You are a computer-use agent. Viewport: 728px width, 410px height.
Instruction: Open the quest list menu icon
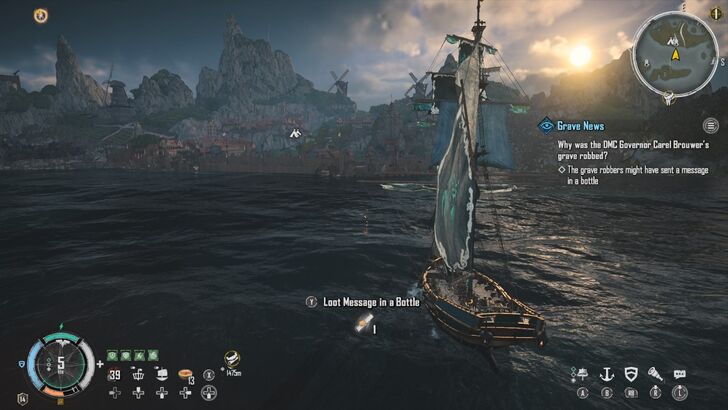point(710,126)
